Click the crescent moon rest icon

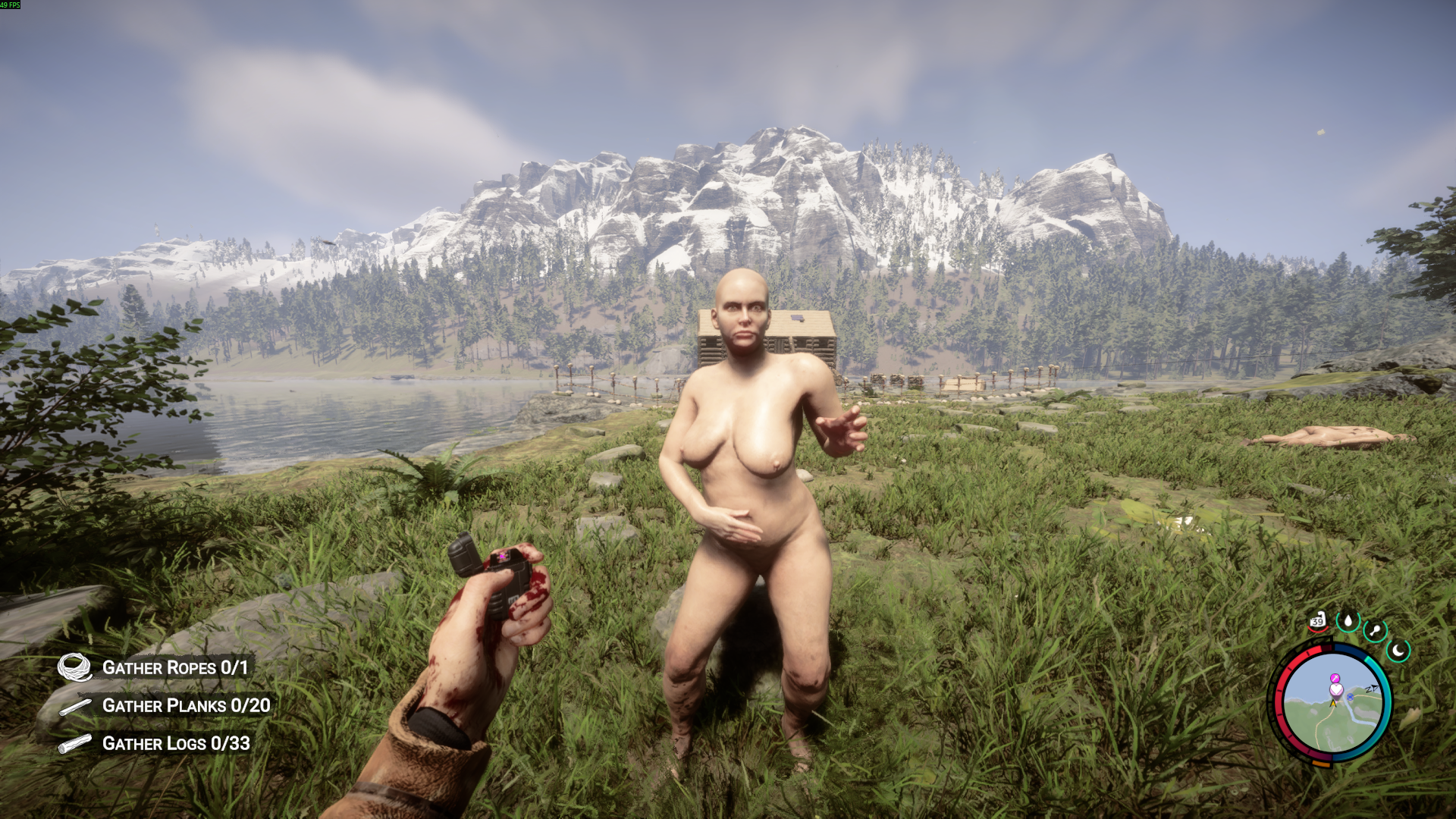(1398, 651)
